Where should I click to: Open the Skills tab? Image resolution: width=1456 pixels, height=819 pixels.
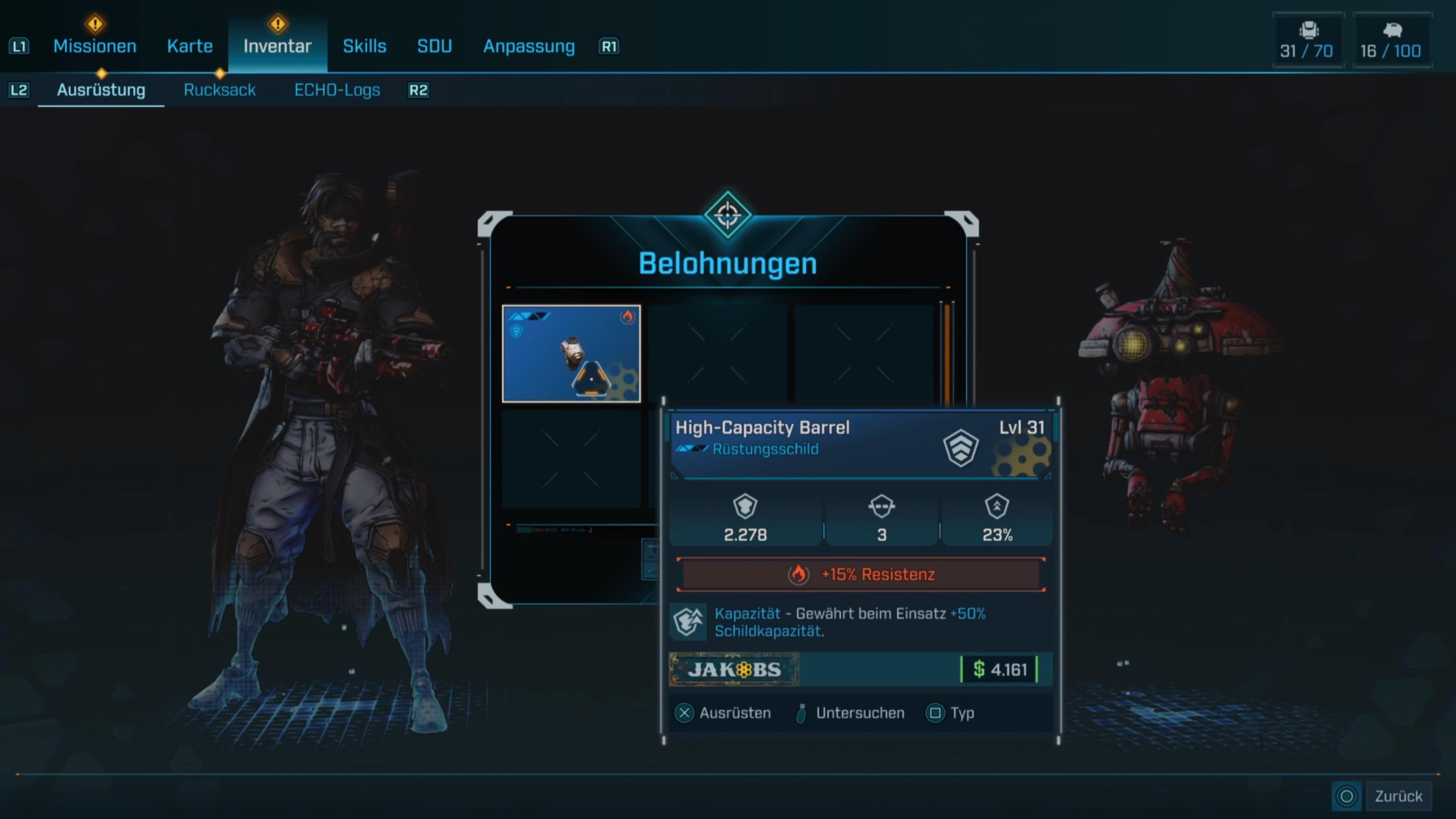point(364,46)
